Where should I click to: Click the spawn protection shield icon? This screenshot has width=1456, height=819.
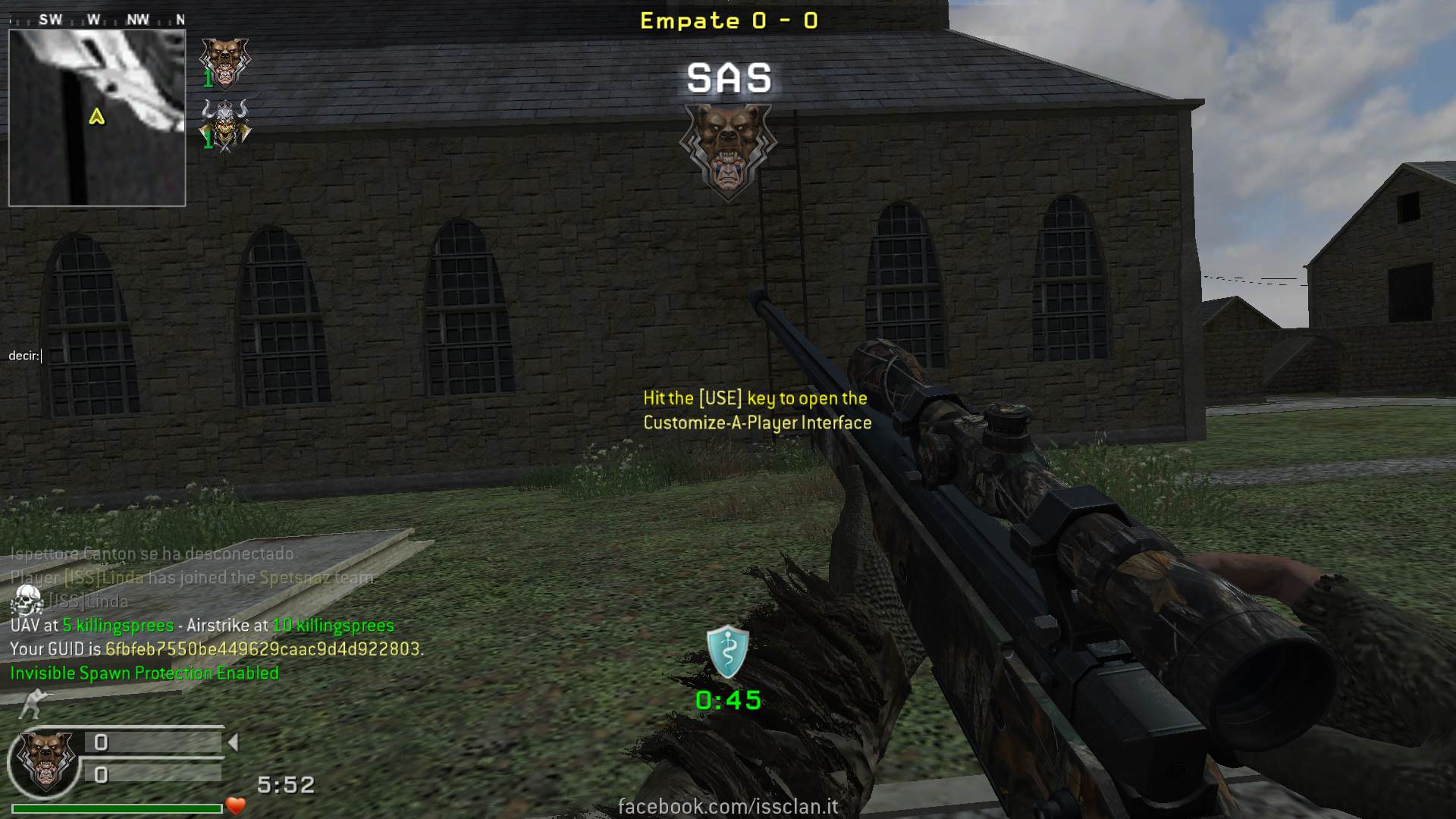[x=728, y=651]
